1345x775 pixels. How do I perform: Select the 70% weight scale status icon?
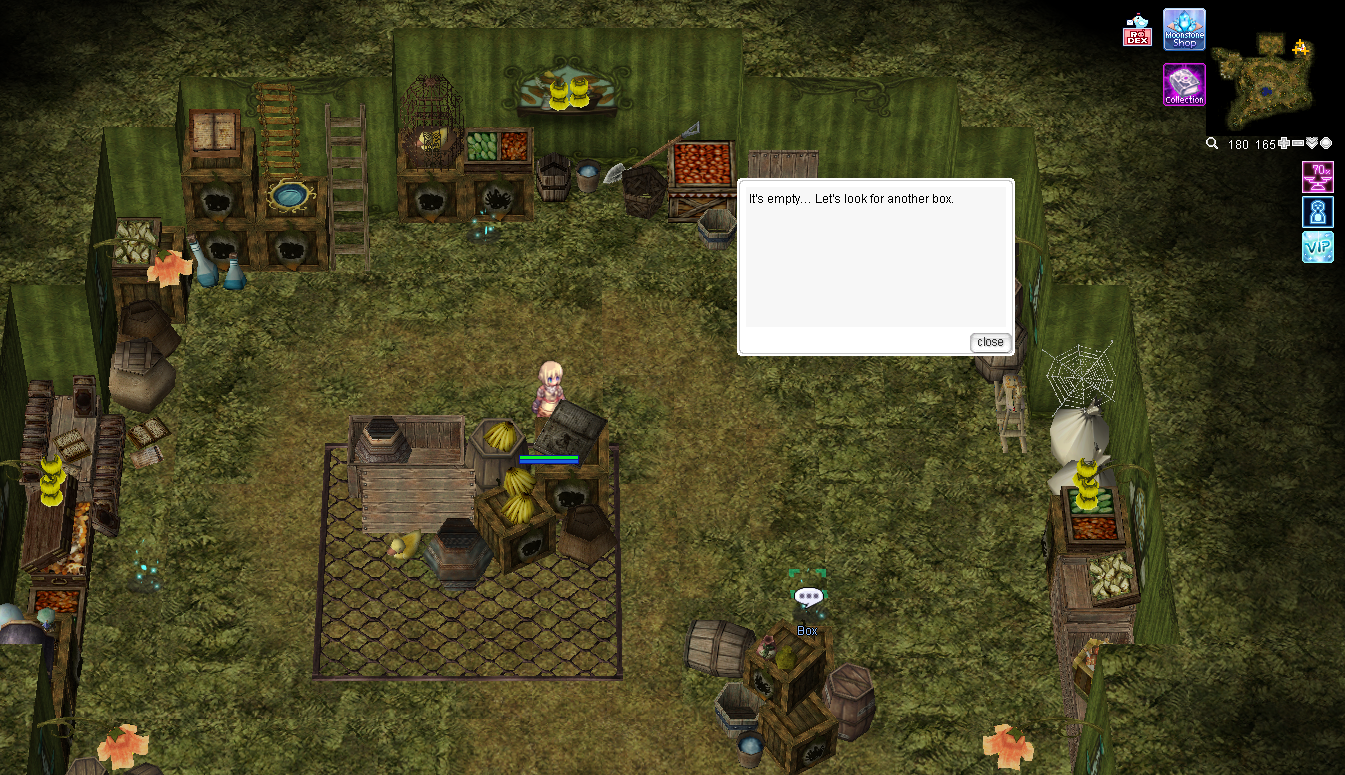(1317, 177)
